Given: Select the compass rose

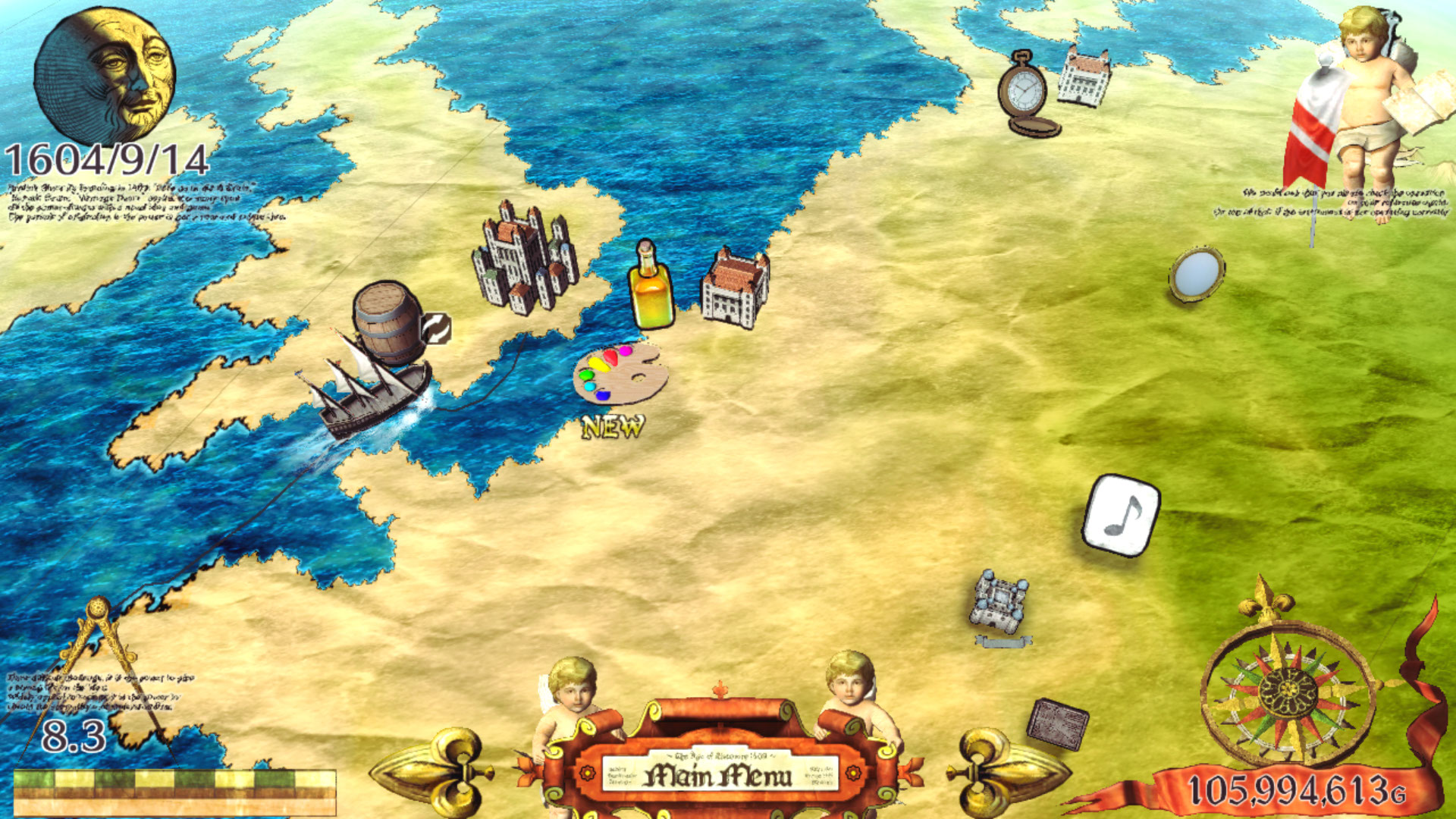Looking at the screenshot, I should tap(1289, 692).
